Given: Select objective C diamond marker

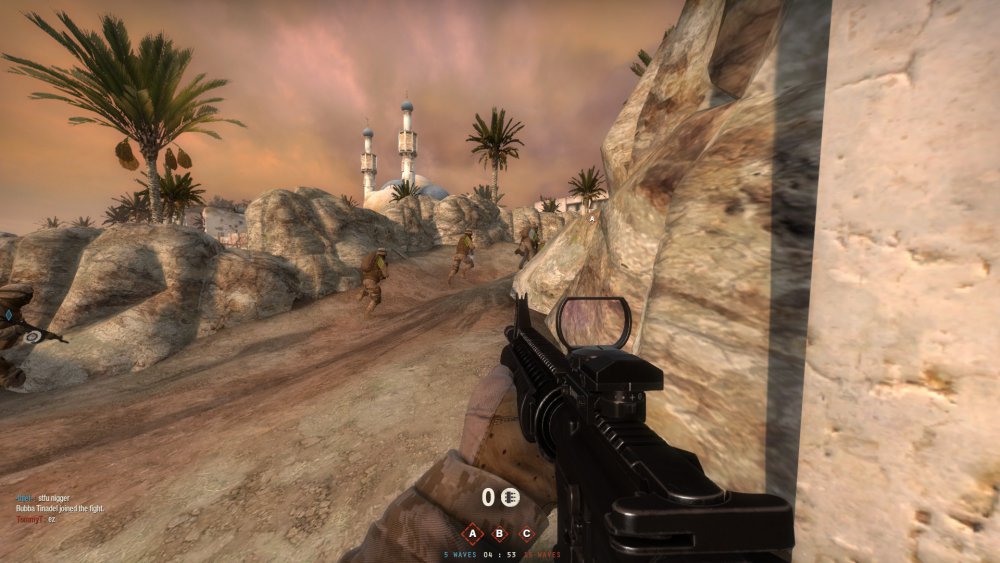Looking at the screenshot, I should coord(527,533).
